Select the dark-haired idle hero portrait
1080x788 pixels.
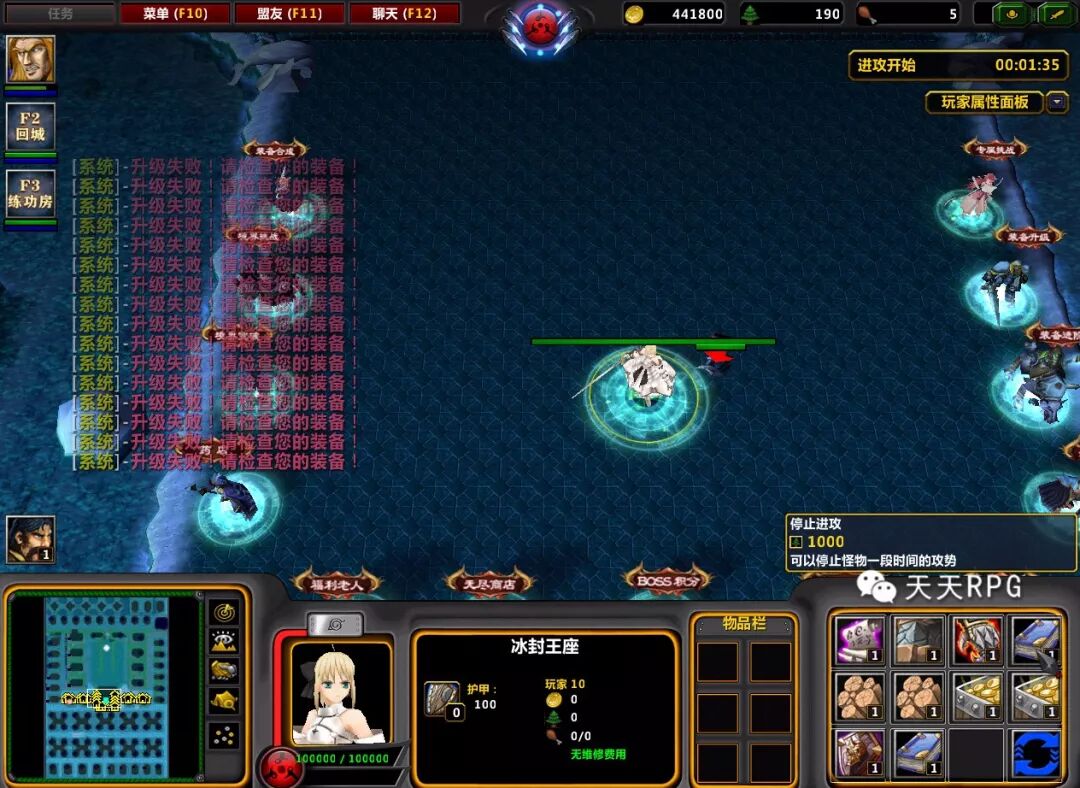tap(30, 540)
